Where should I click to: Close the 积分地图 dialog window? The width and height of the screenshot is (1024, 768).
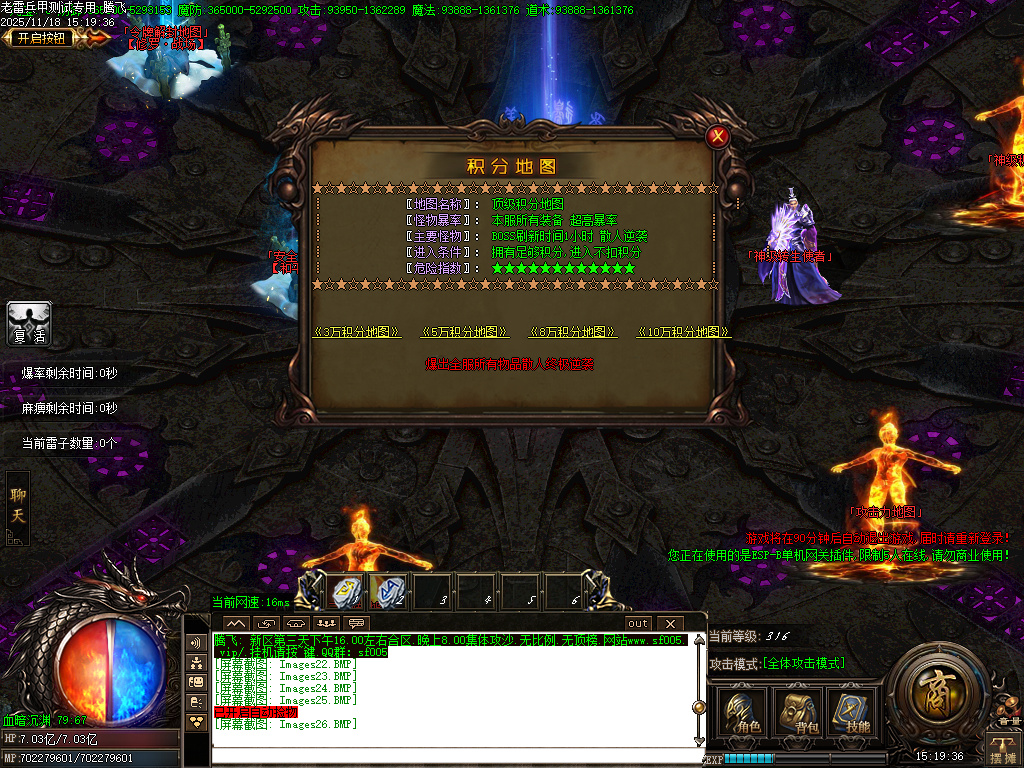[x=717, y=137]
